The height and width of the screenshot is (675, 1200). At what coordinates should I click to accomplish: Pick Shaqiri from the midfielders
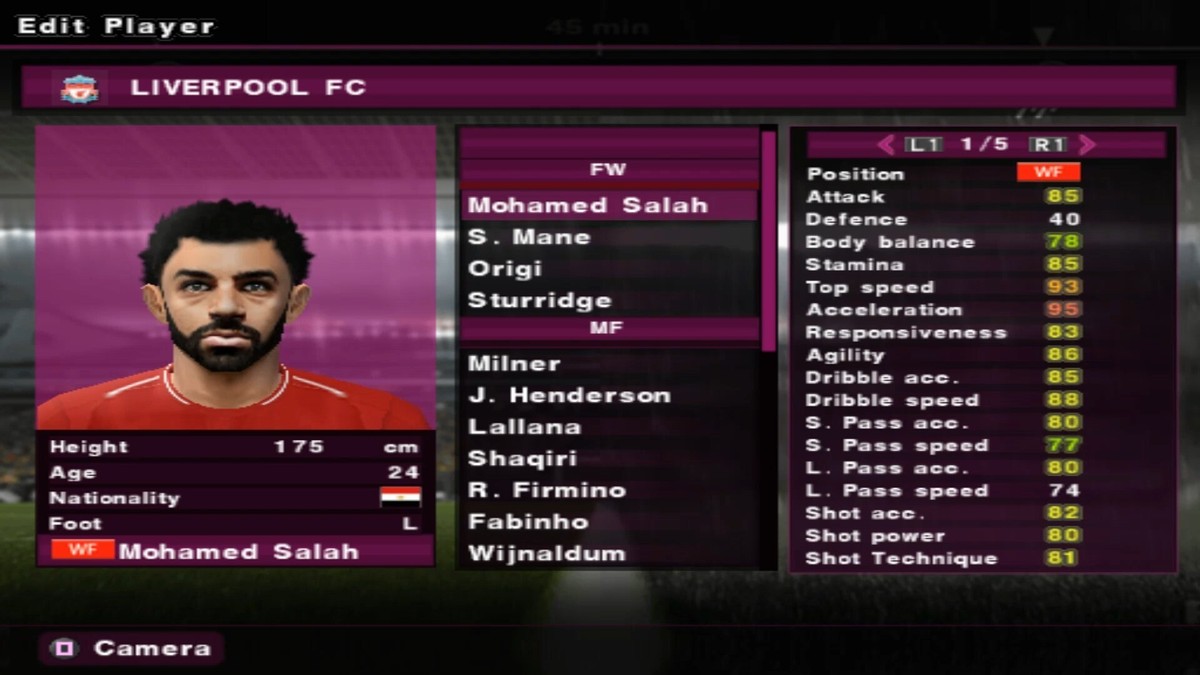click(524, 459)
